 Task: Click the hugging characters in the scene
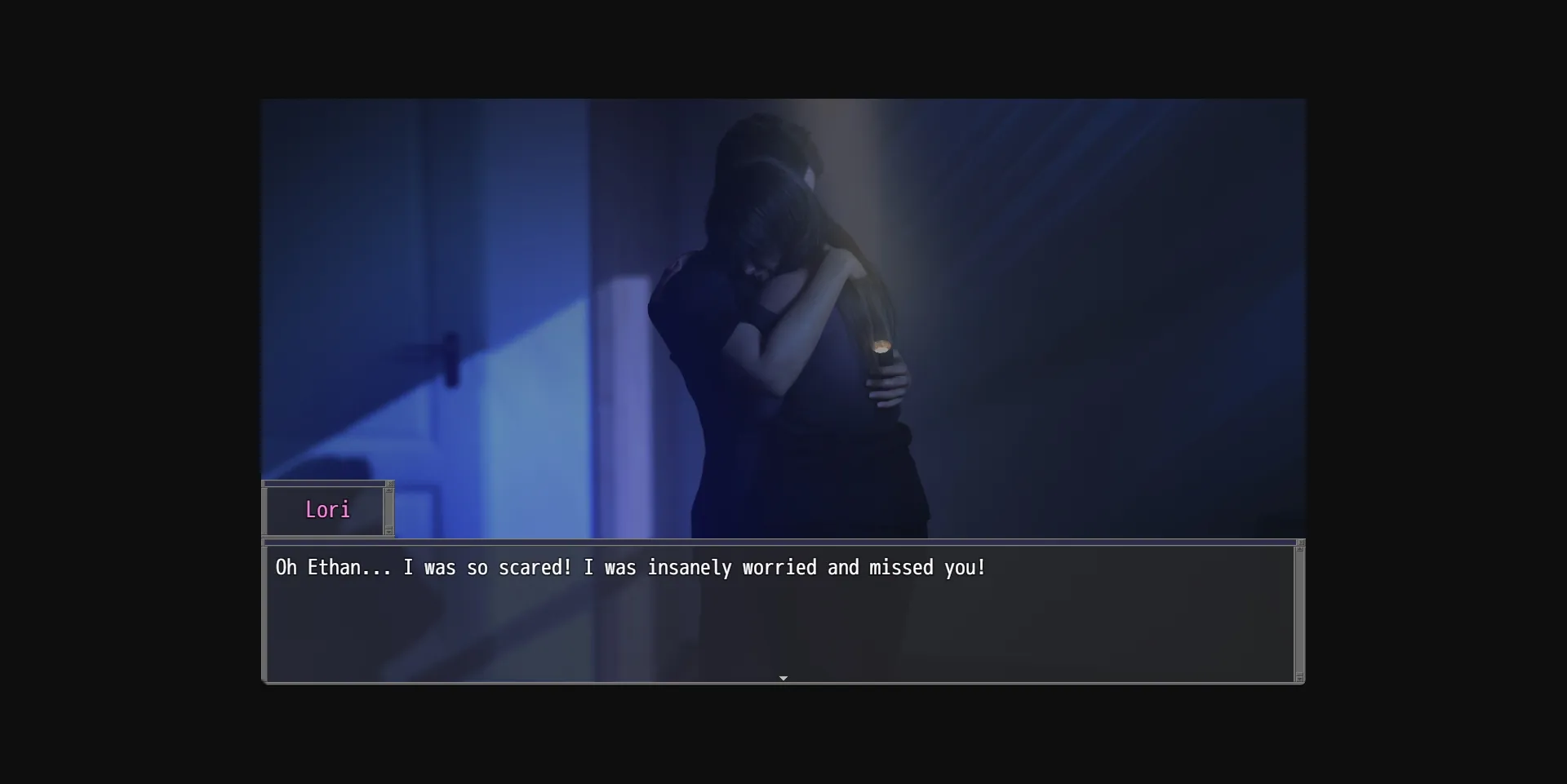pos(783,310)
